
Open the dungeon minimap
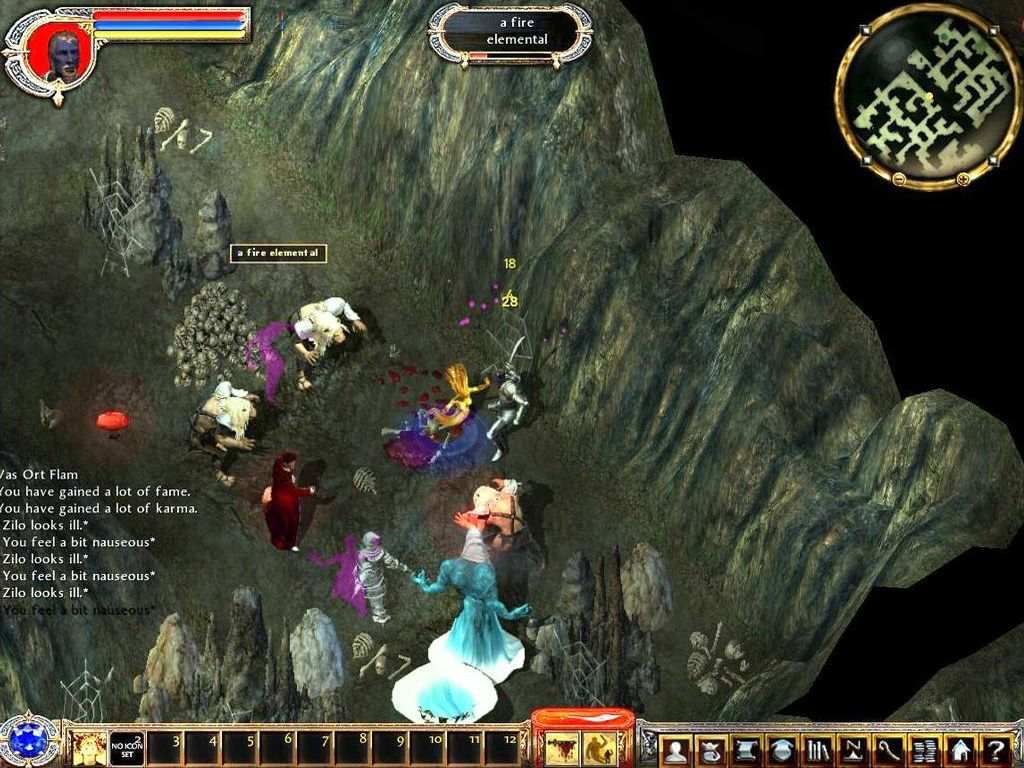tap(927, 95)
